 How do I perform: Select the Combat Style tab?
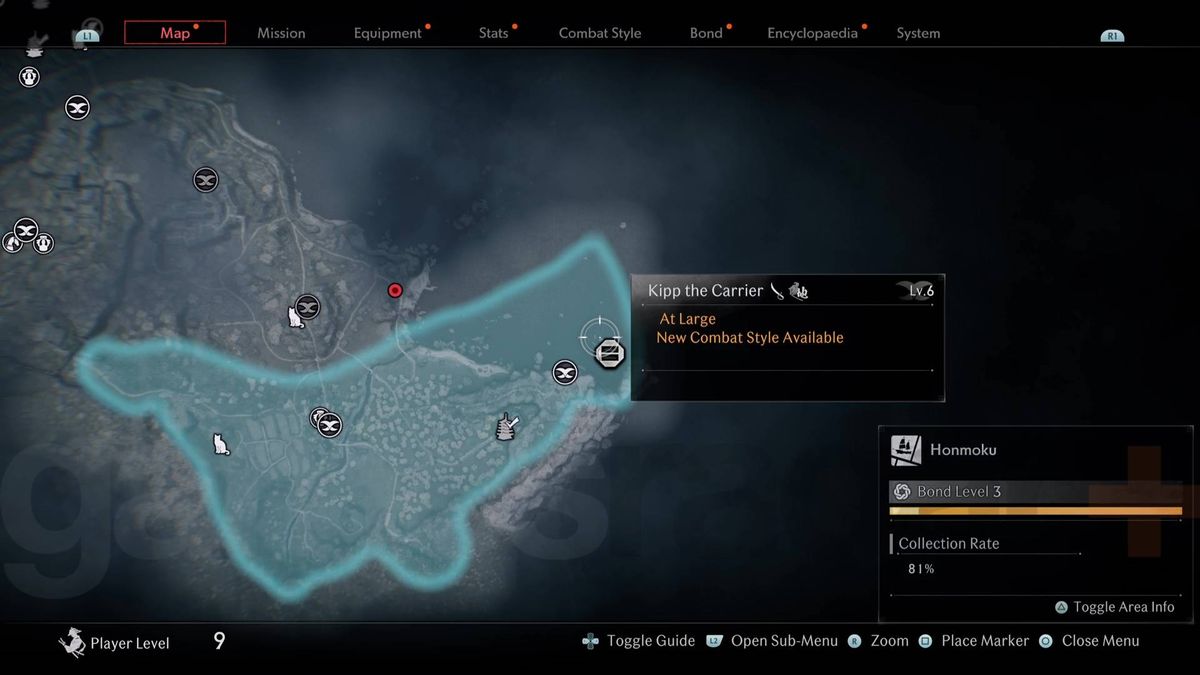(x=600, y=33)
